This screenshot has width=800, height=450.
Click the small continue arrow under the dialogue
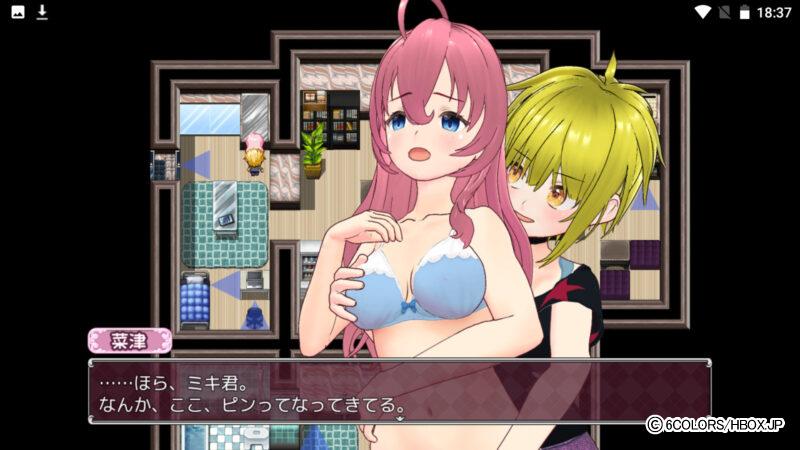coord(400,420)
